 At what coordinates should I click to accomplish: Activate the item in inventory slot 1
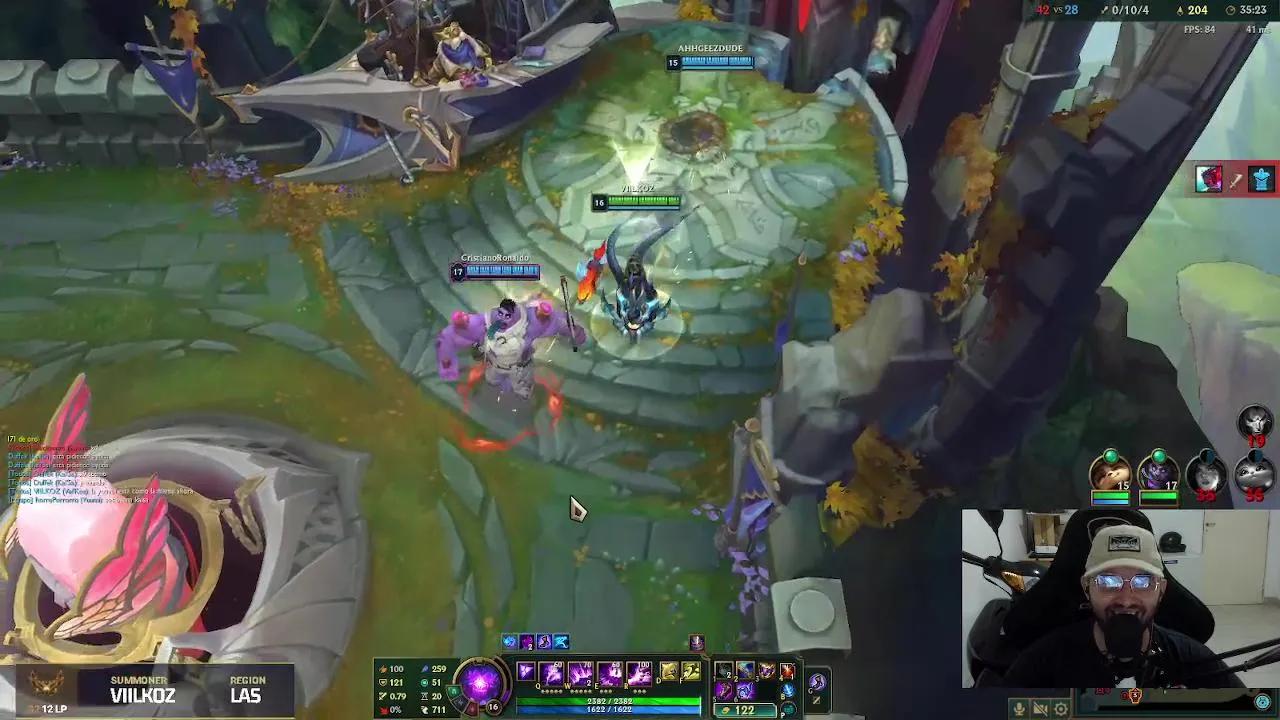click(722, 670)
